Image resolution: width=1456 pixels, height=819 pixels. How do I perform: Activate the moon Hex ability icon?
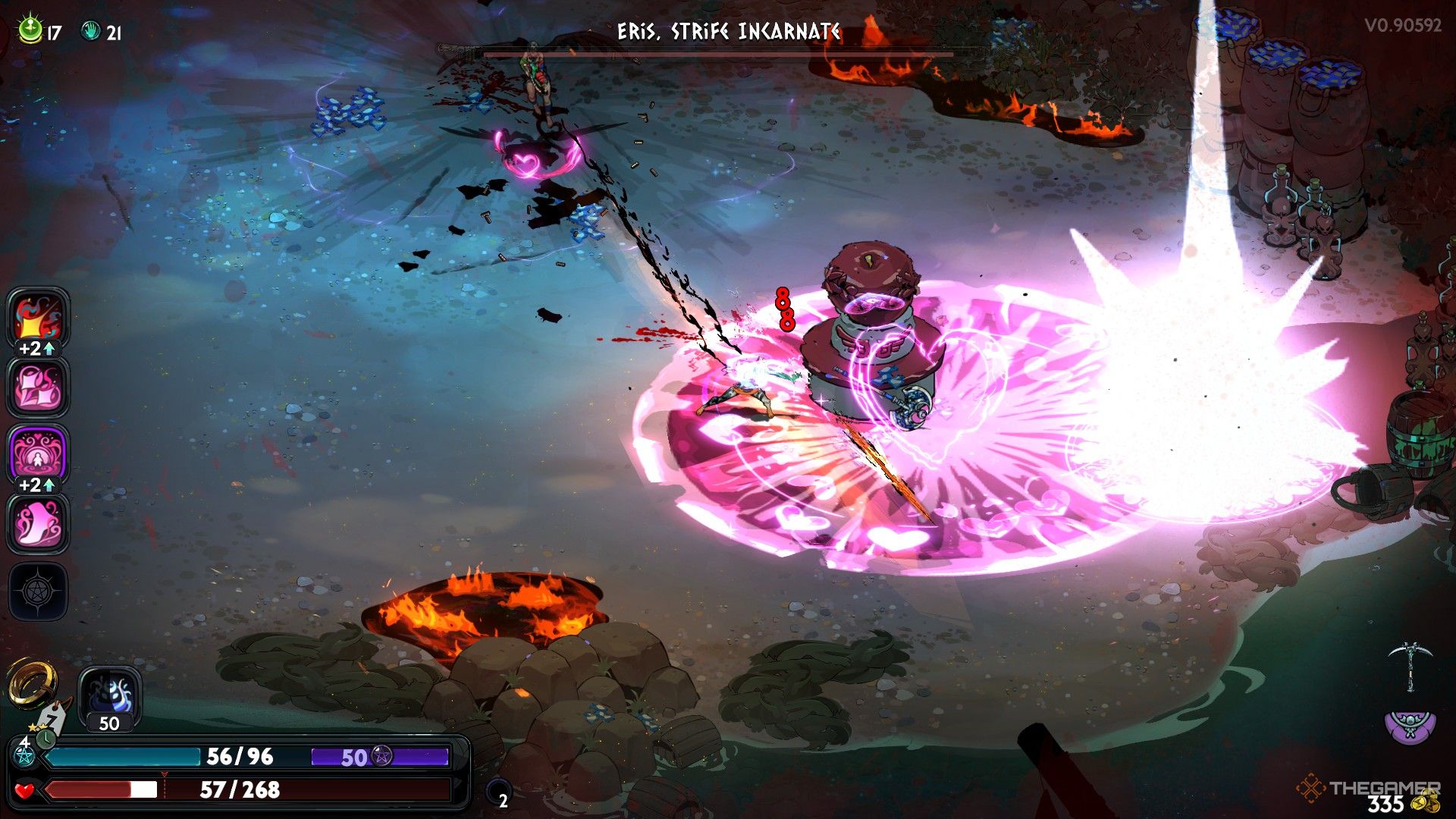click(110, 695)
